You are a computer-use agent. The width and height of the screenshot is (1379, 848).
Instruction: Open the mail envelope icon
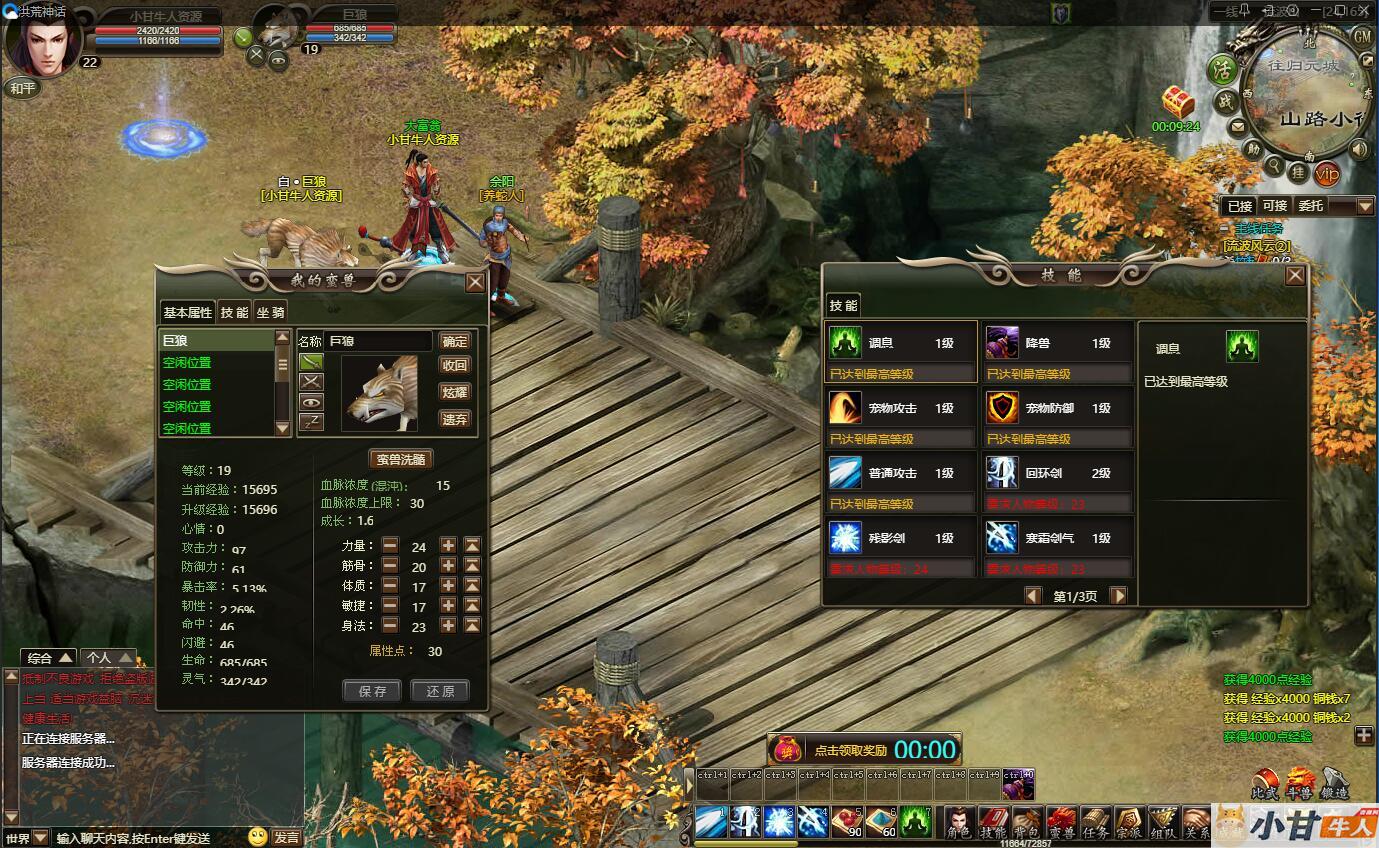[x=1237, y=127]
